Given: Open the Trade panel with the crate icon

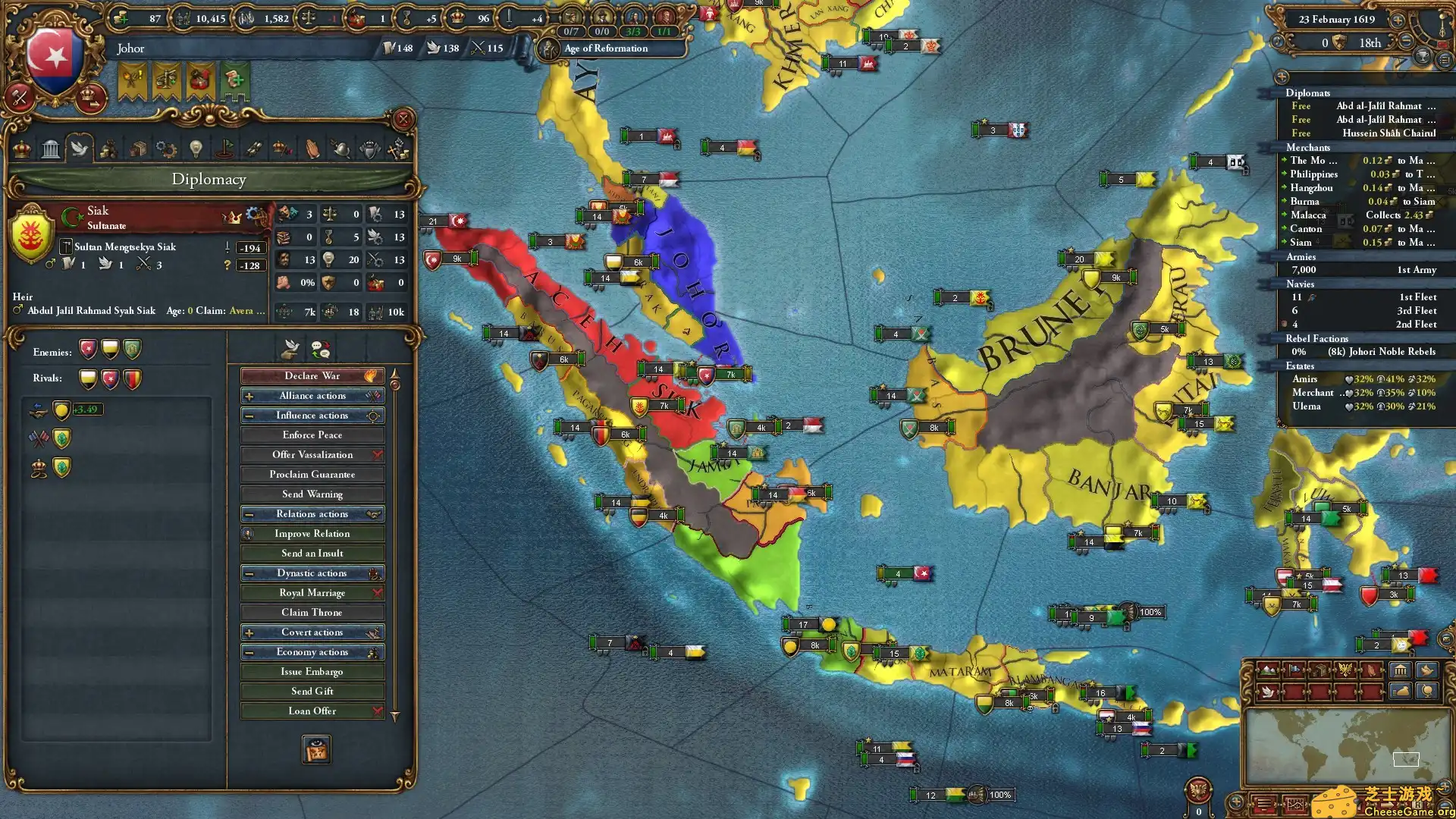Looking at the screenshot, I should pyautogui.click(x=137, y=148).
